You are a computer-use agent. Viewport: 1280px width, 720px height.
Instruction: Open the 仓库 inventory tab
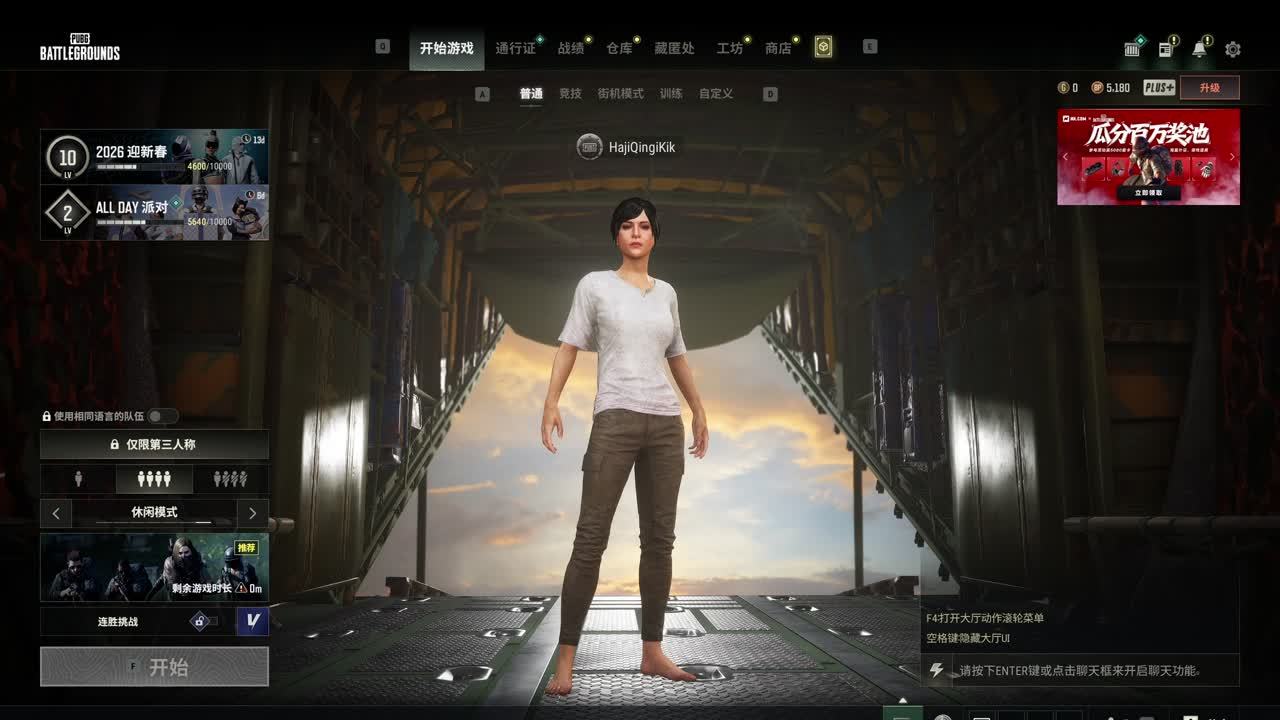[x=619, y=48]
